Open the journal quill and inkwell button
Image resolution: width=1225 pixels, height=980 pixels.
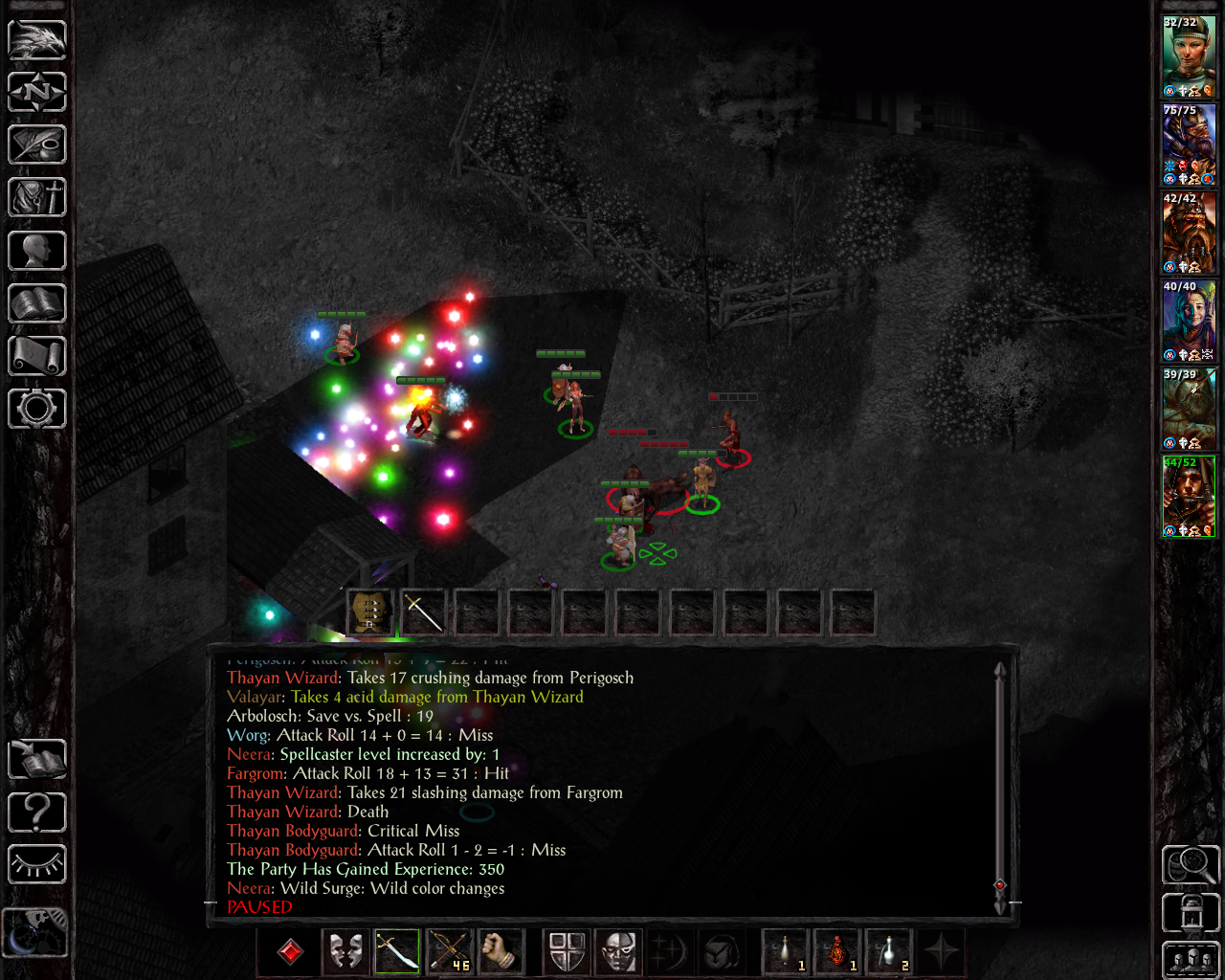point(37,145)
